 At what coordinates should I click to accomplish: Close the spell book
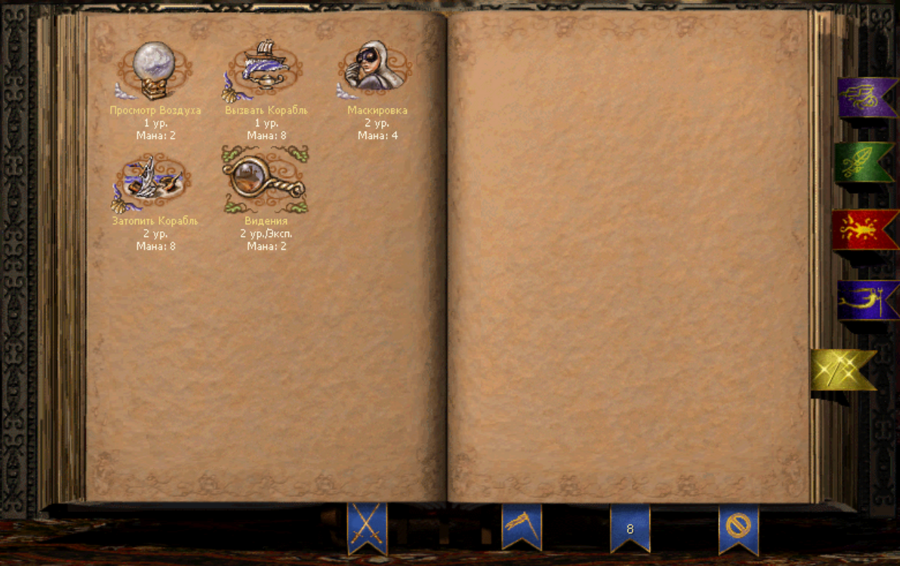(x=738, y=526)
